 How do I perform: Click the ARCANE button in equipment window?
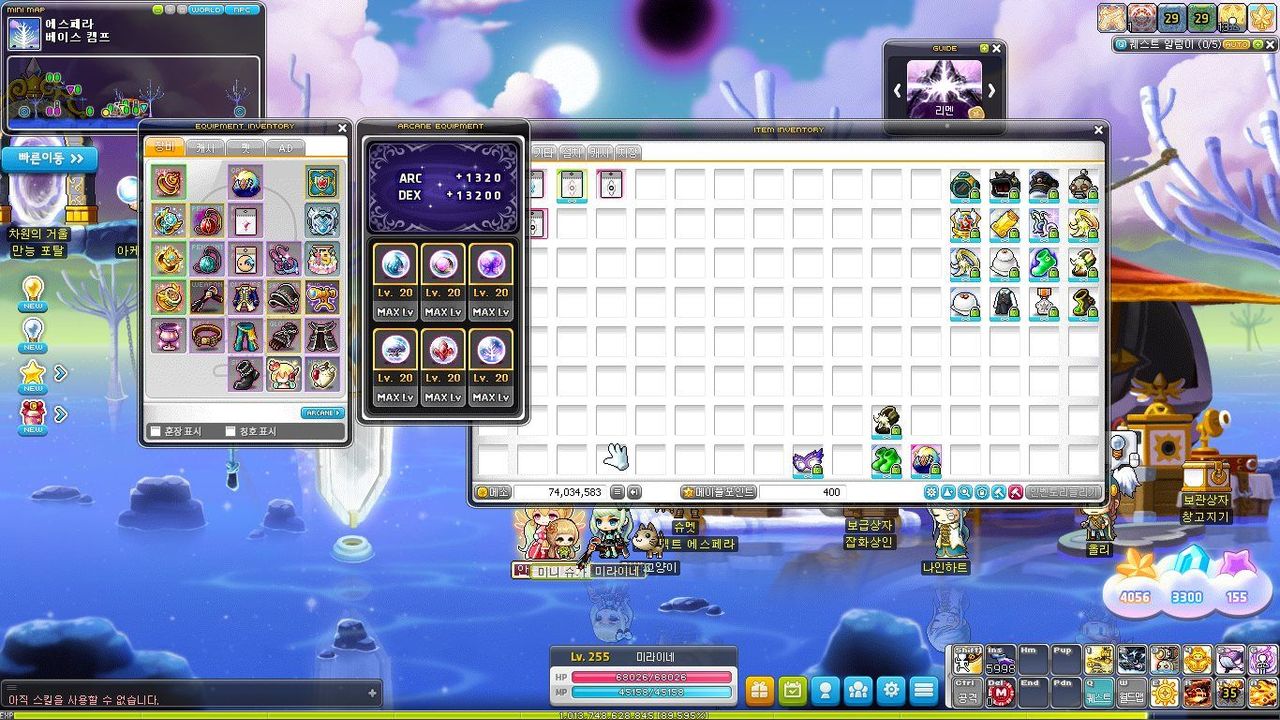pos(322,413)
